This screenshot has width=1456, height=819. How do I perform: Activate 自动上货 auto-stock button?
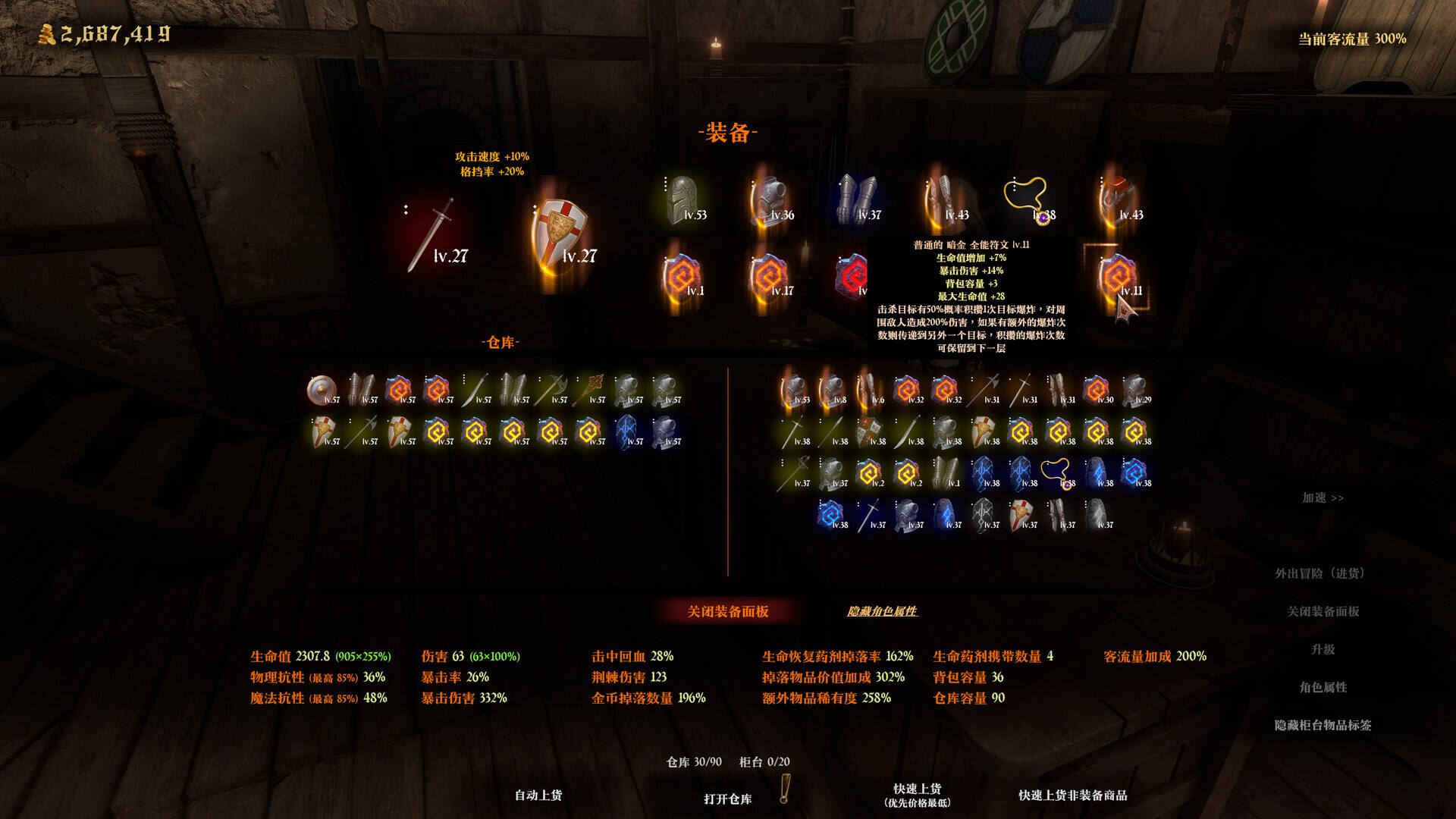click(x=538, y=795)
